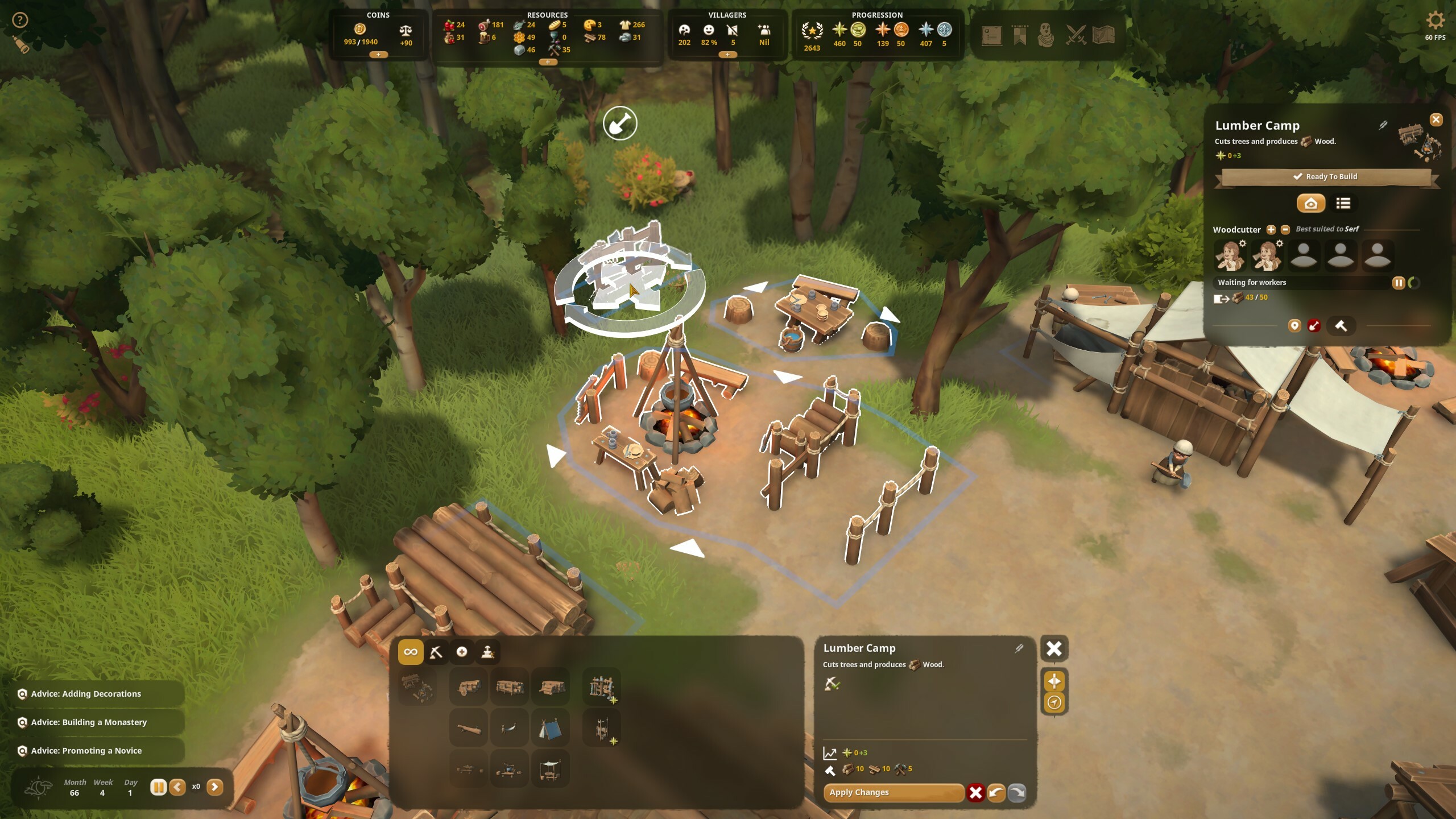The height and width of the screenshot is (819, 1456).
Task: Choose the blue tent decoration piece
Action: click(x=550, y=729)
